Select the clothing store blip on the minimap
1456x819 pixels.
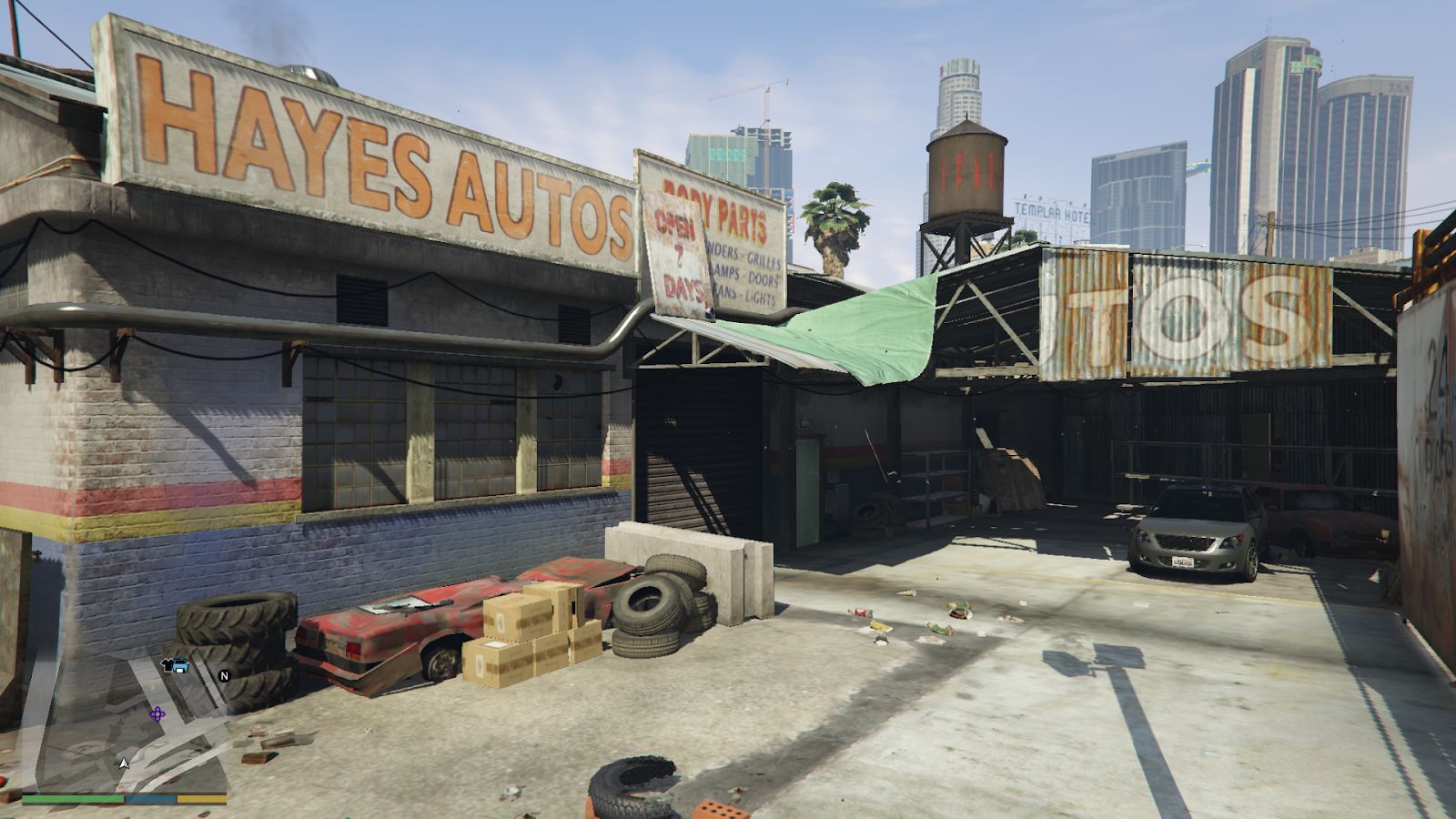pyautogui.click(x=168, y=665)
